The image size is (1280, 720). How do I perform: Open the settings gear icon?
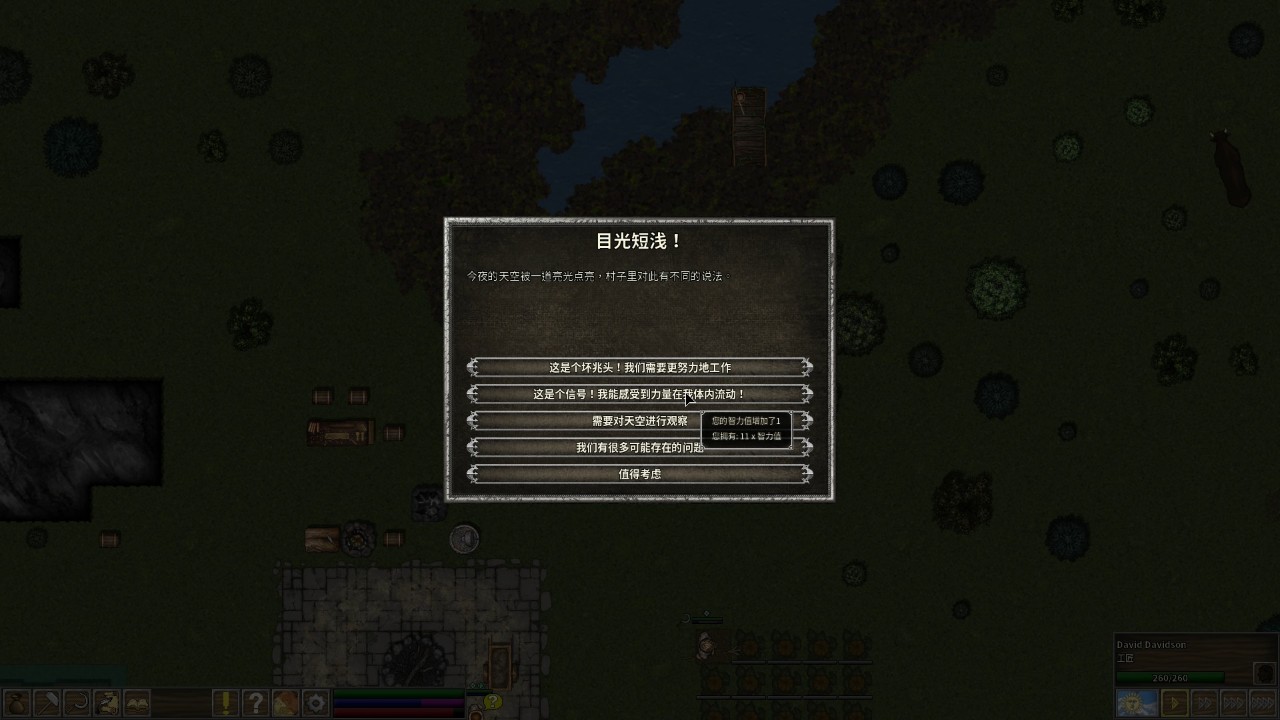(313, 705)
